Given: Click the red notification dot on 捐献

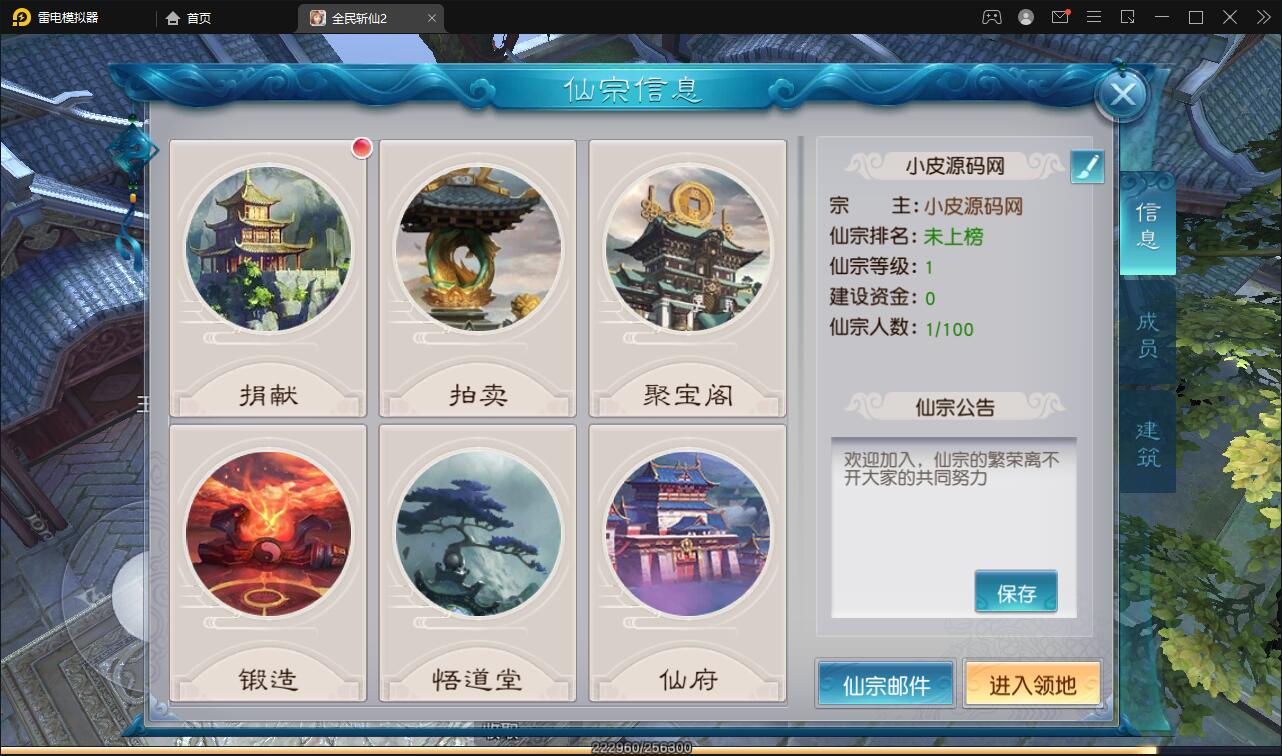Looking at the screenshot, I should (x=361, y=147).
